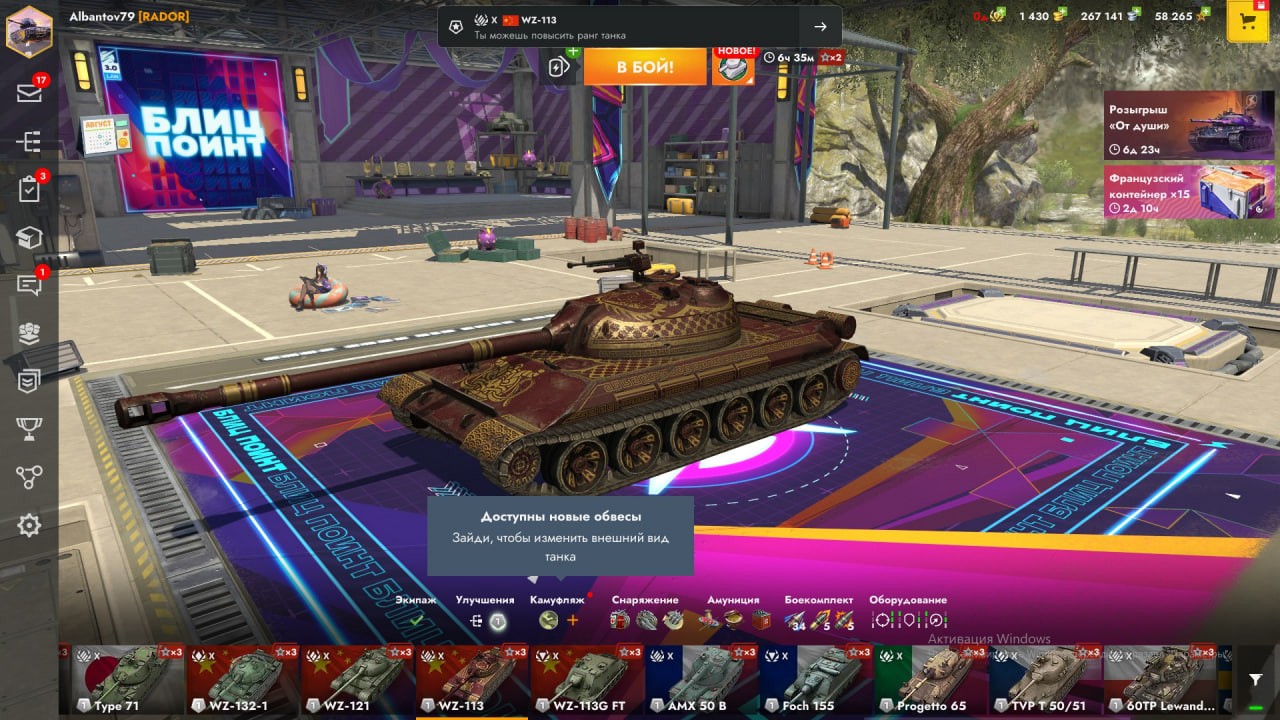Open the missions clipboard with 3 notifications
Viewport: 1280px width, 720px height.
click(x=29, y=189)
